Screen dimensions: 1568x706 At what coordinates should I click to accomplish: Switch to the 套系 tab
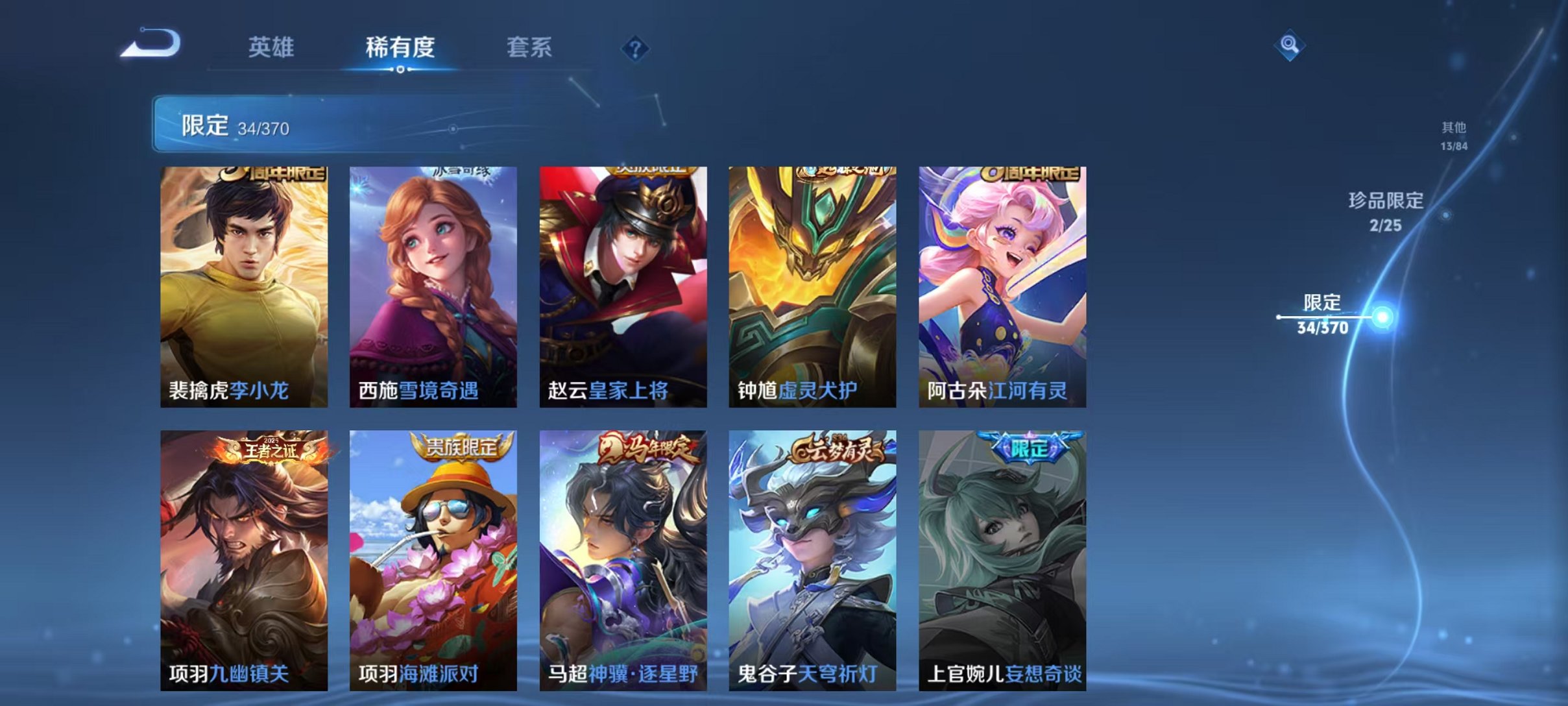click(x=529, y=49)
